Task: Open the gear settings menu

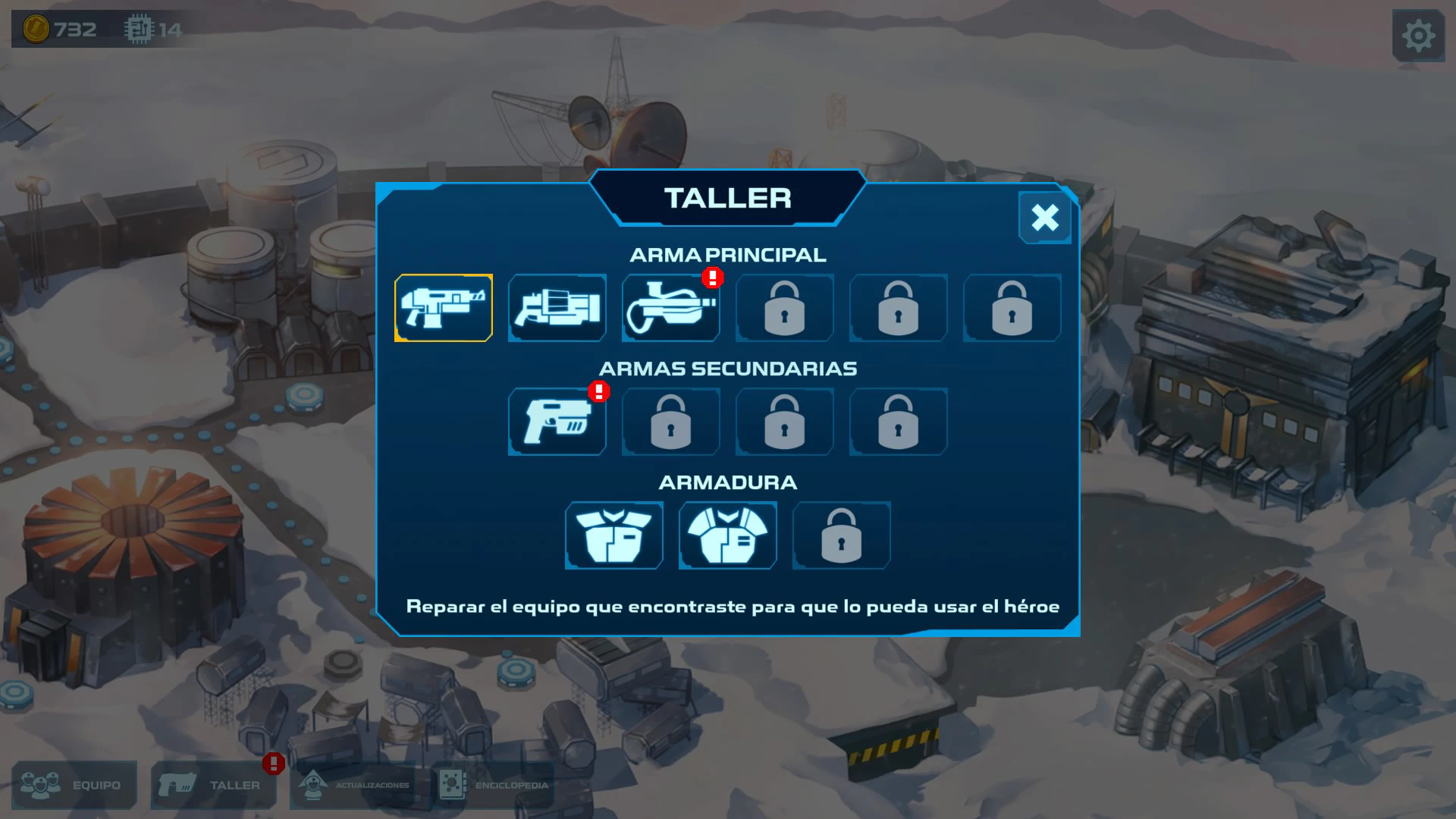Action: click(1417, 35)
